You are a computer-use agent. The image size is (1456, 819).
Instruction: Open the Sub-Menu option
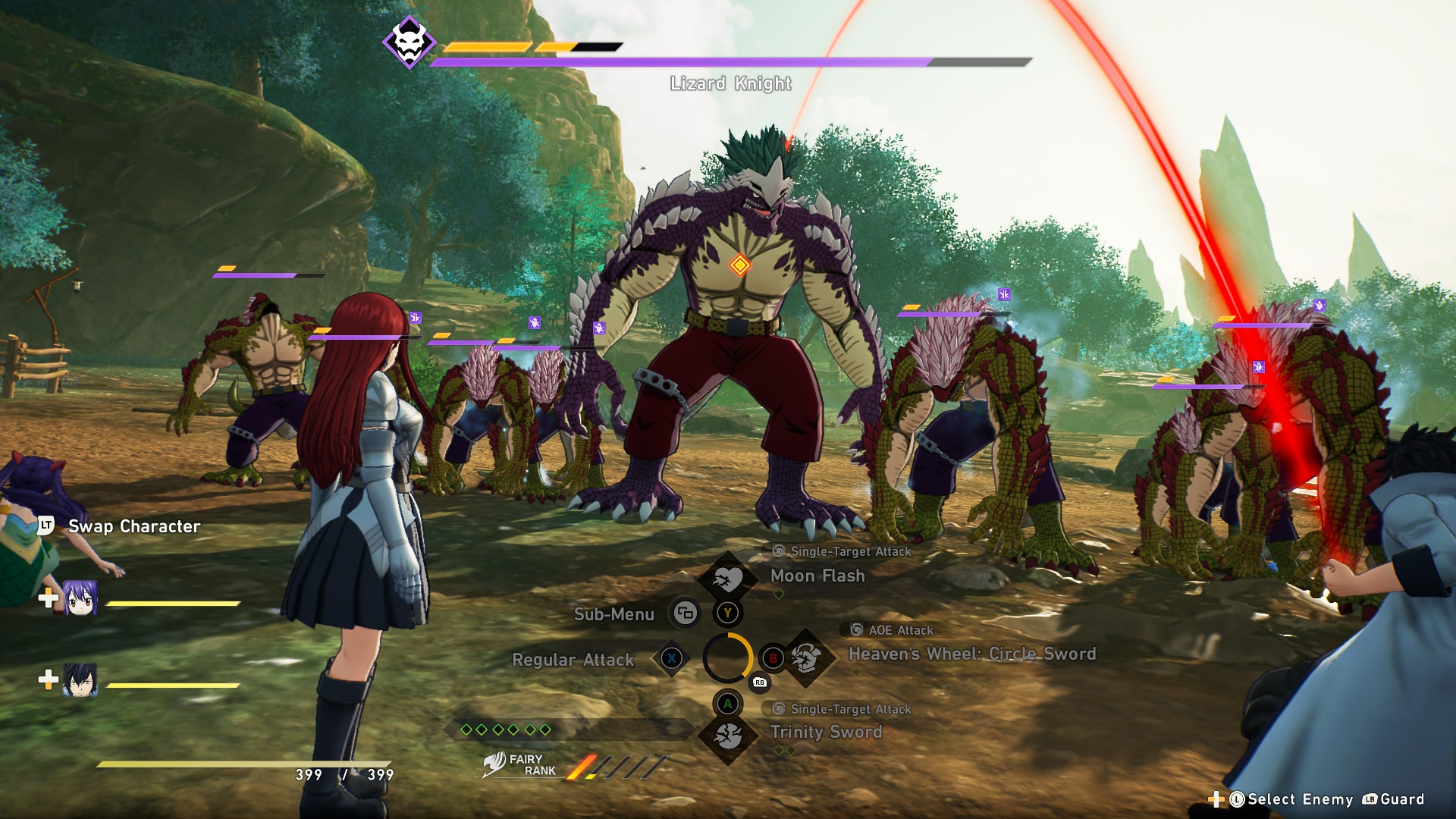pos(614,614)
